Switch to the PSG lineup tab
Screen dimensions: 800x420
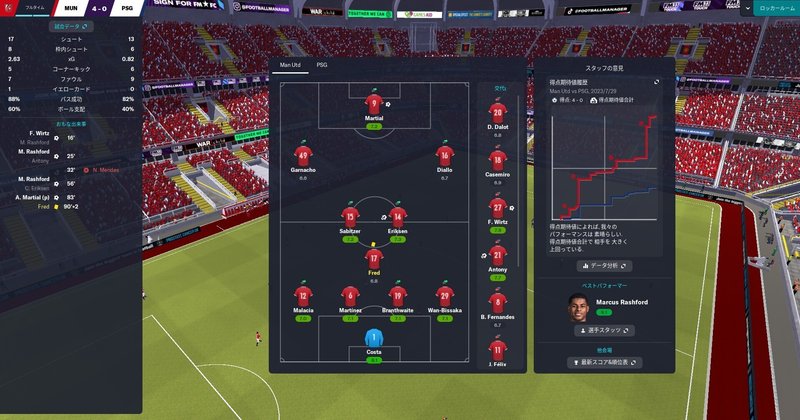coord(322,64)
